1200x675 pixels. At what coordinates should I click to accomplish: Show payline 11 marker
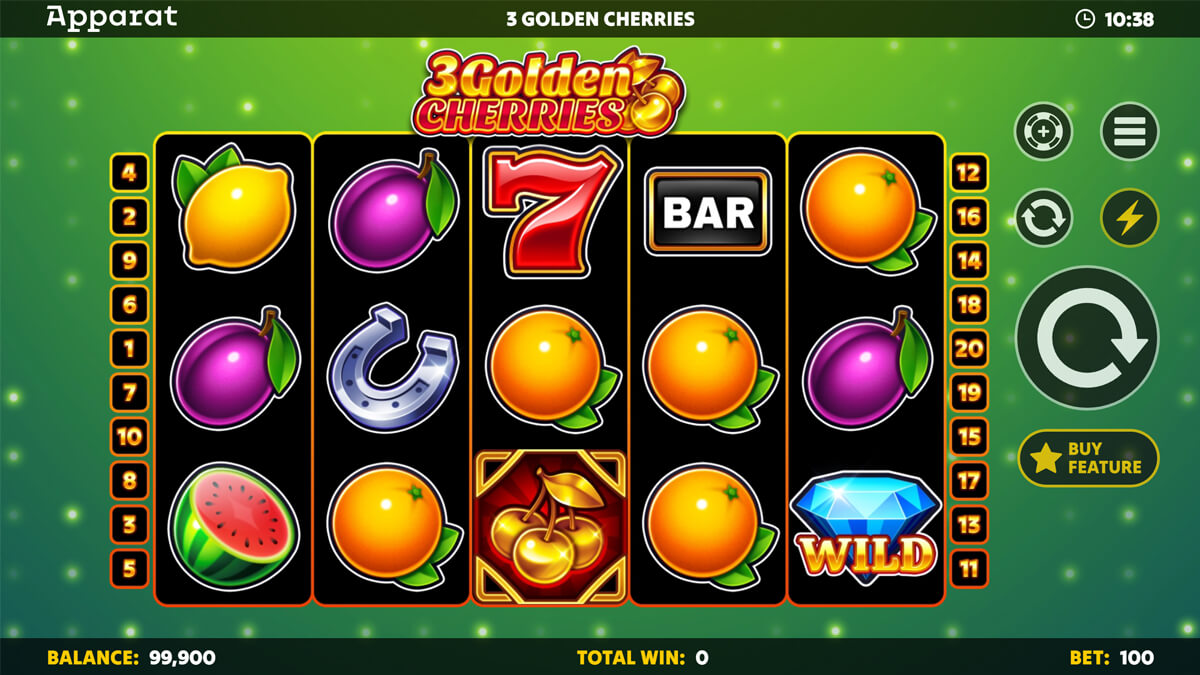969,567
